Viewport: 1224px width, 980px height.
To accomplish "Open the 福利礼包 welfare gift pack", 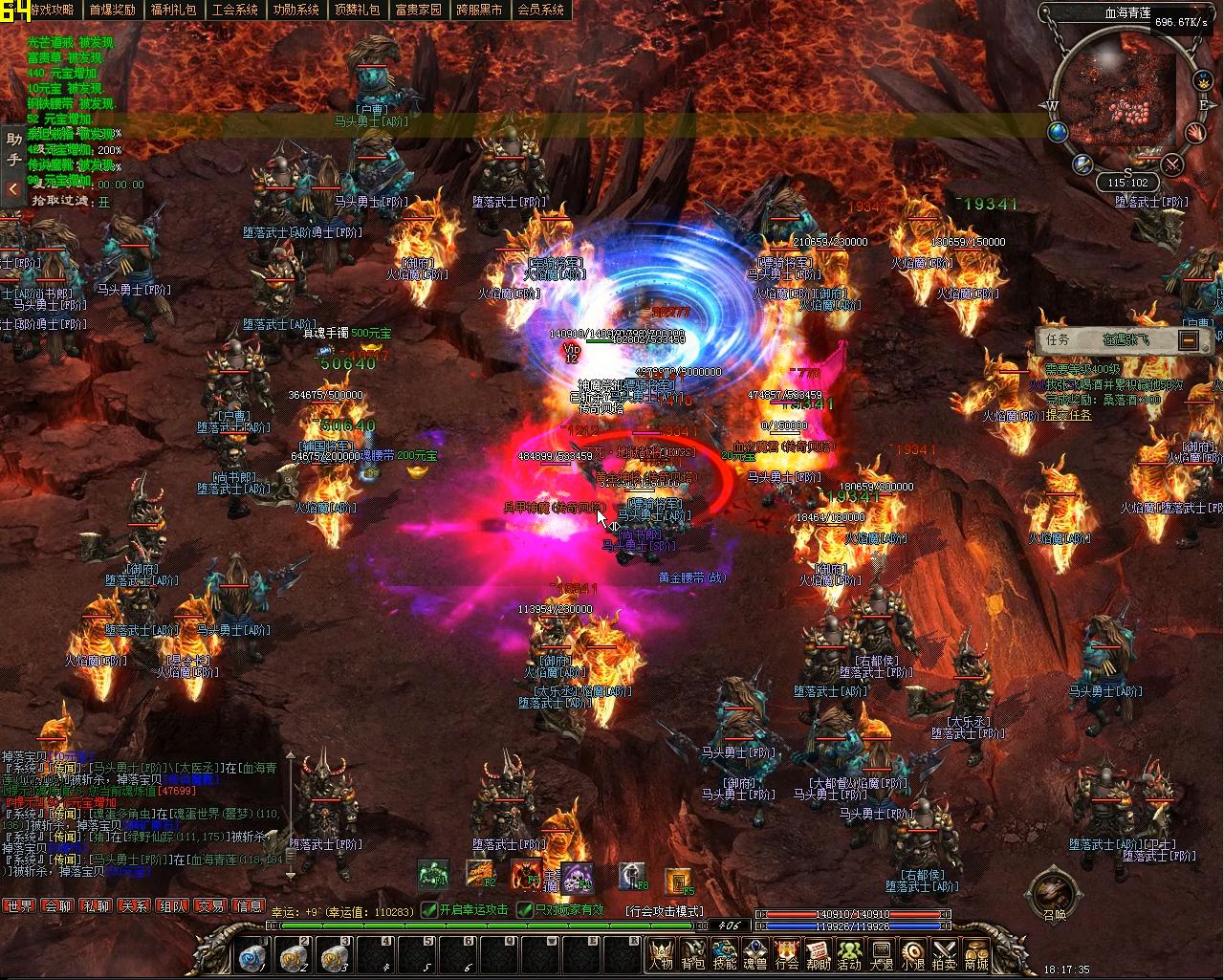I will (x=174, y=10).
